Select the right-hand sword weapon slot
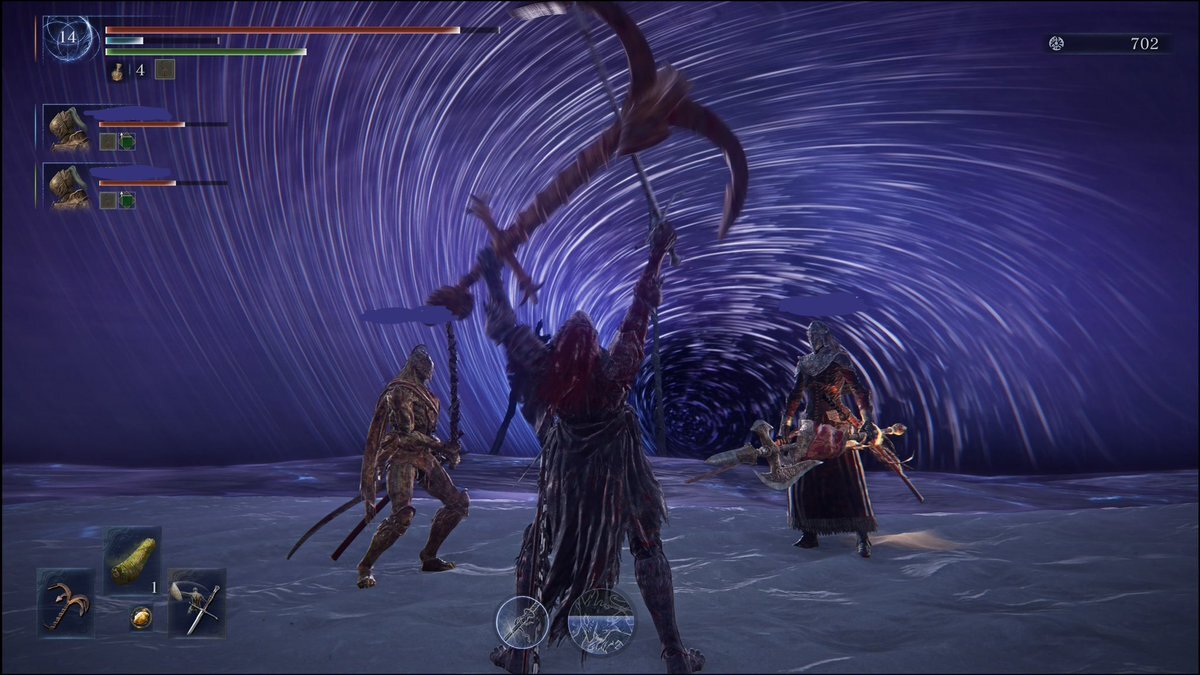This screenshot has width=1200, height=675. (x=197, y=602)
